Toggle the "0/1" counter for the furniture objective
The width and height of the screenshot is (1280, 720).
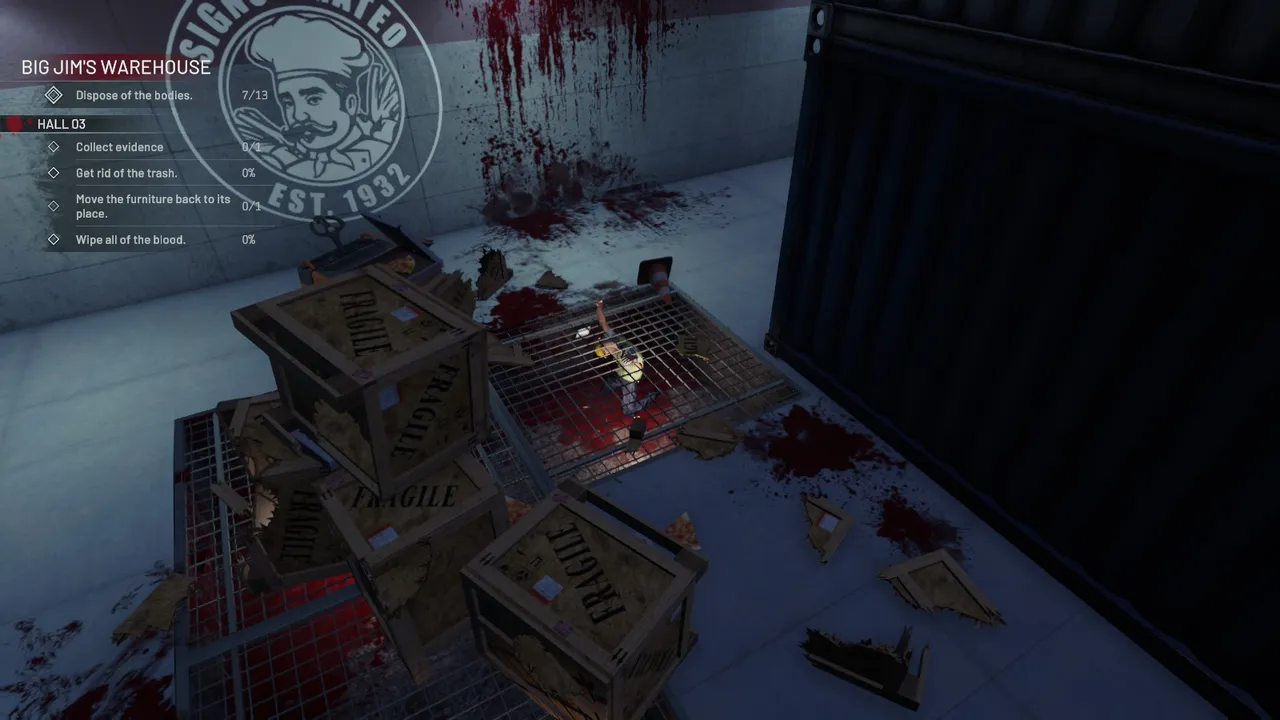pos(251,206)
